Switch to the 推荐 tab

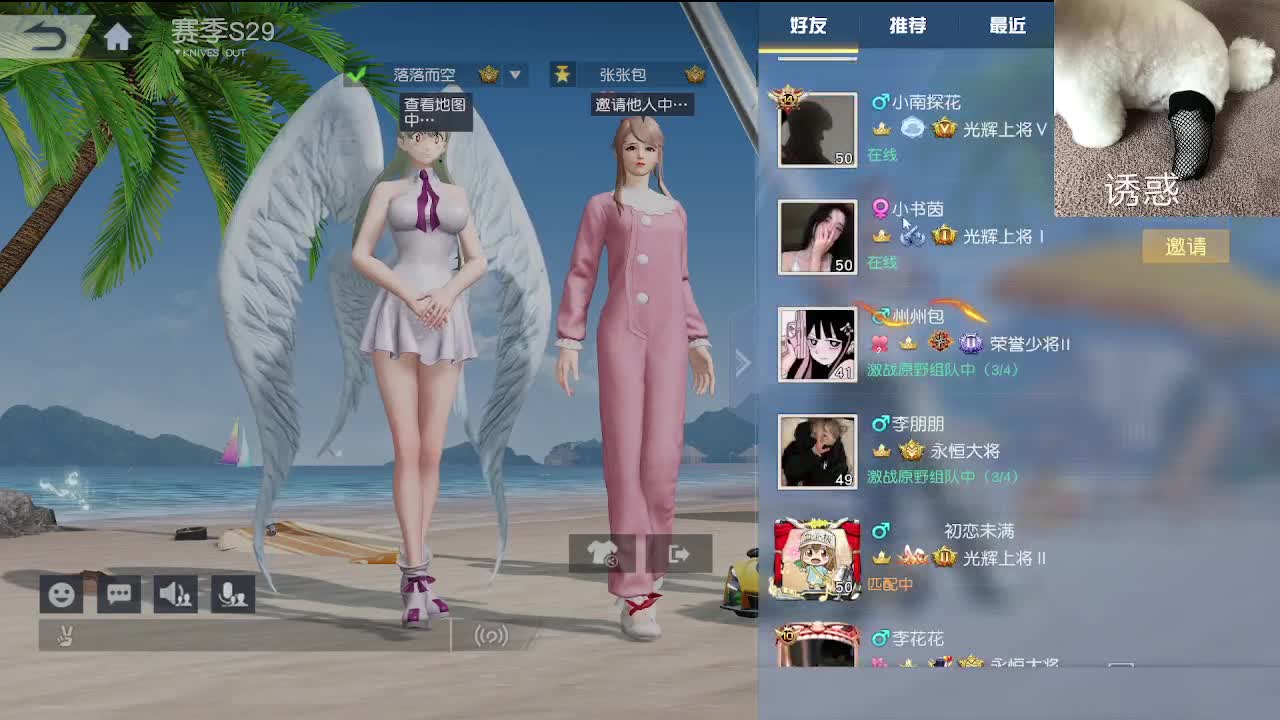pyautogui.click(x=905, y=26)
